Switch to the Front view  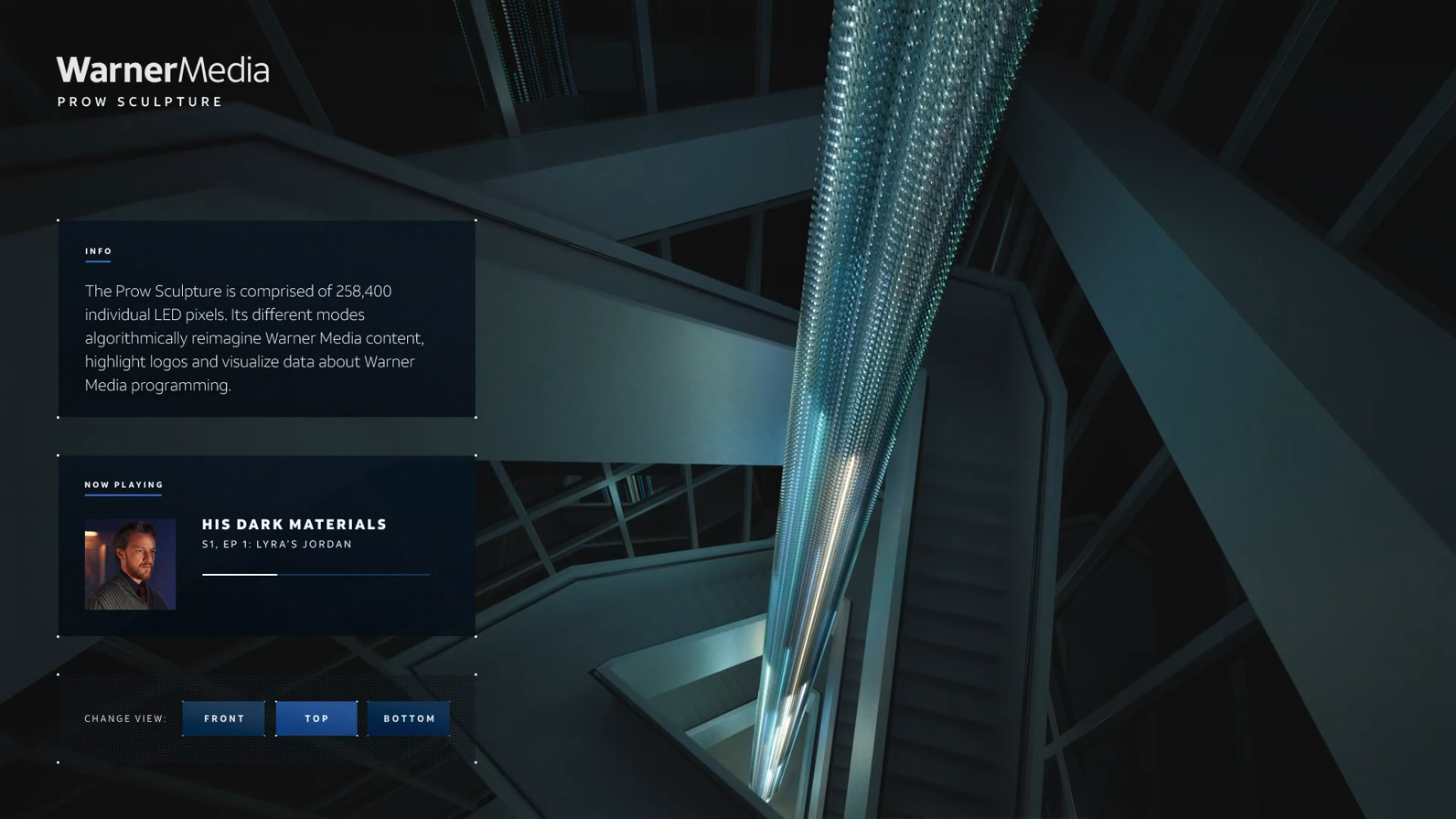point(224,718)
